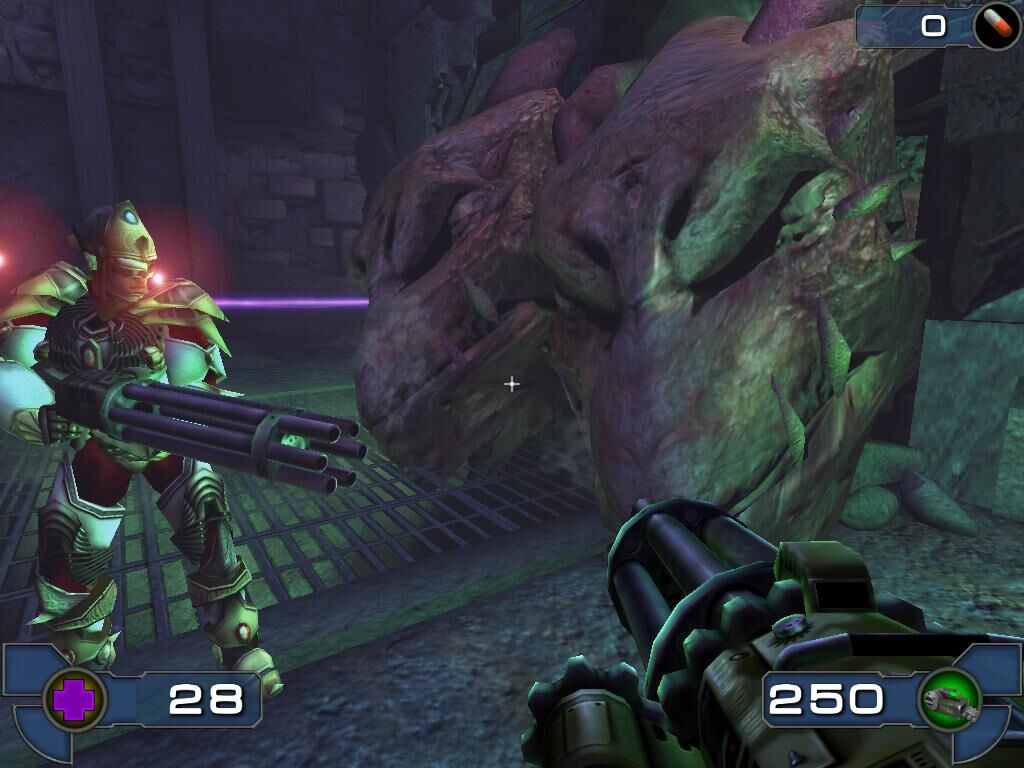This screenshot has height=768, width=1024.
Task: Select the minigun weapon icon
Action: pyautogui.click(x=949, y=699)
